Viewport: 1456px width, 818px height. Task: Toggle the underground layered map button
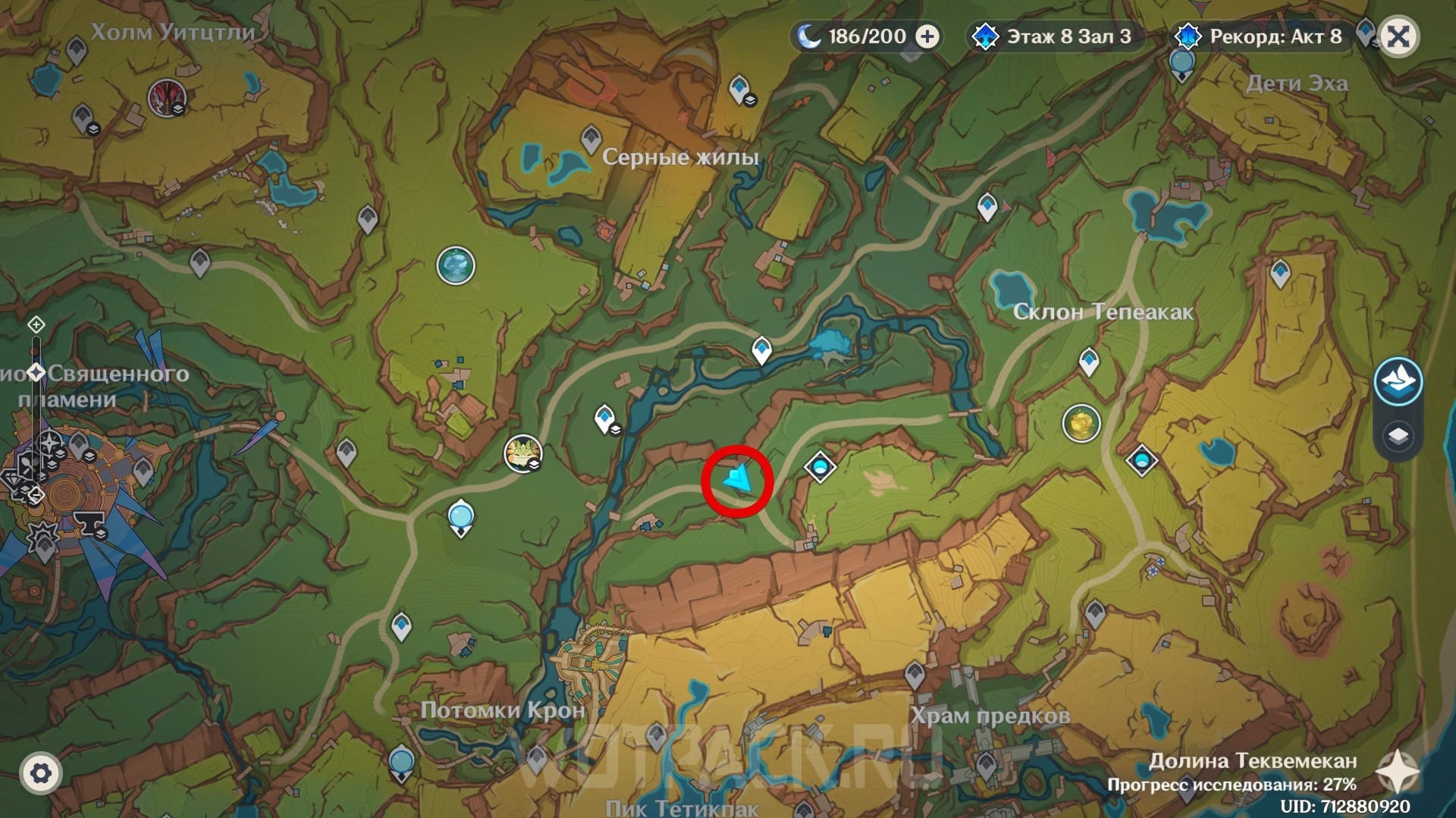tap(1398, 381)
